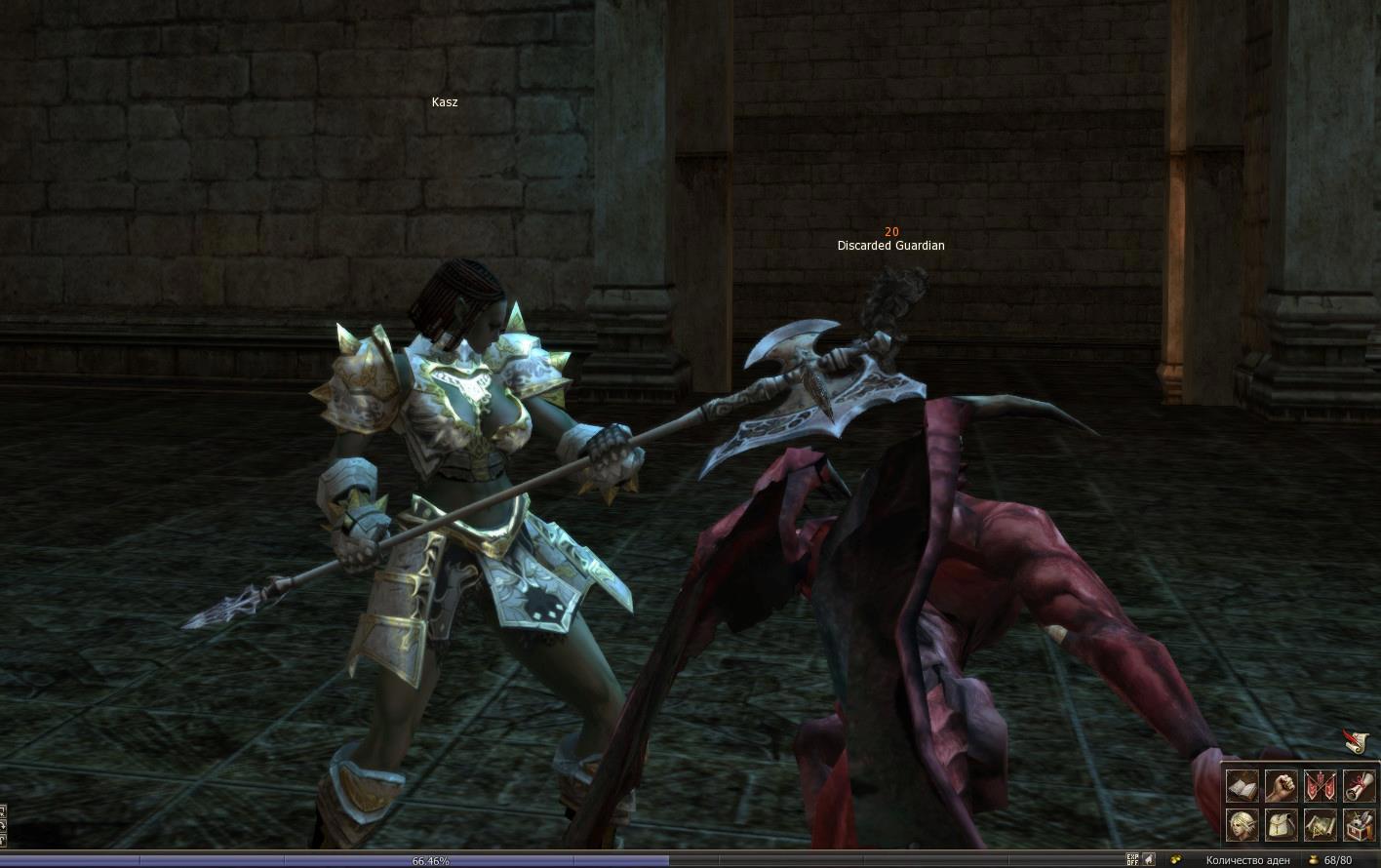Open the skill book menu icon
Screen dimensions: 1381x868
(x=1242, y=785)
